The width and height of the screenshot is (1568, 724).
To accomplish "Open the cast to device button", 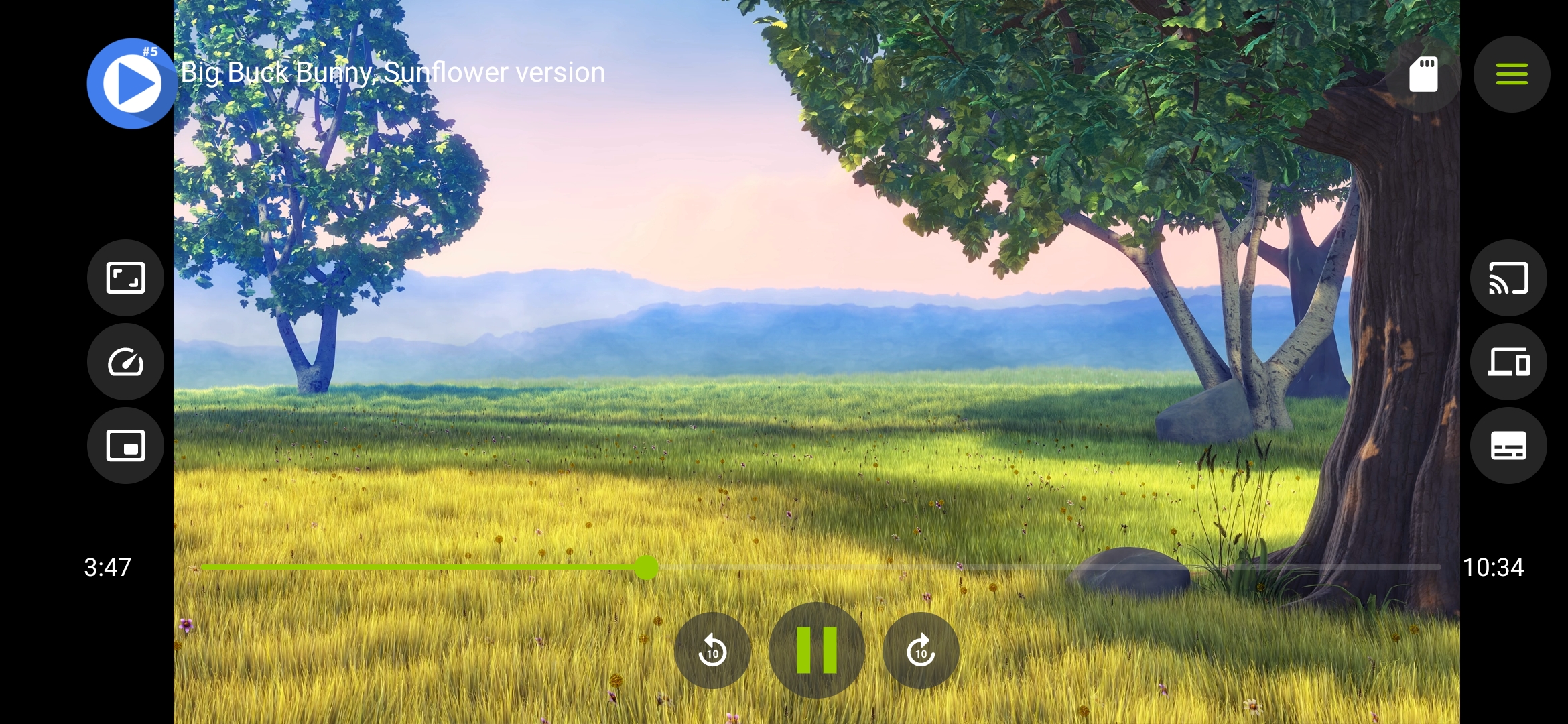I will 1508,278.
